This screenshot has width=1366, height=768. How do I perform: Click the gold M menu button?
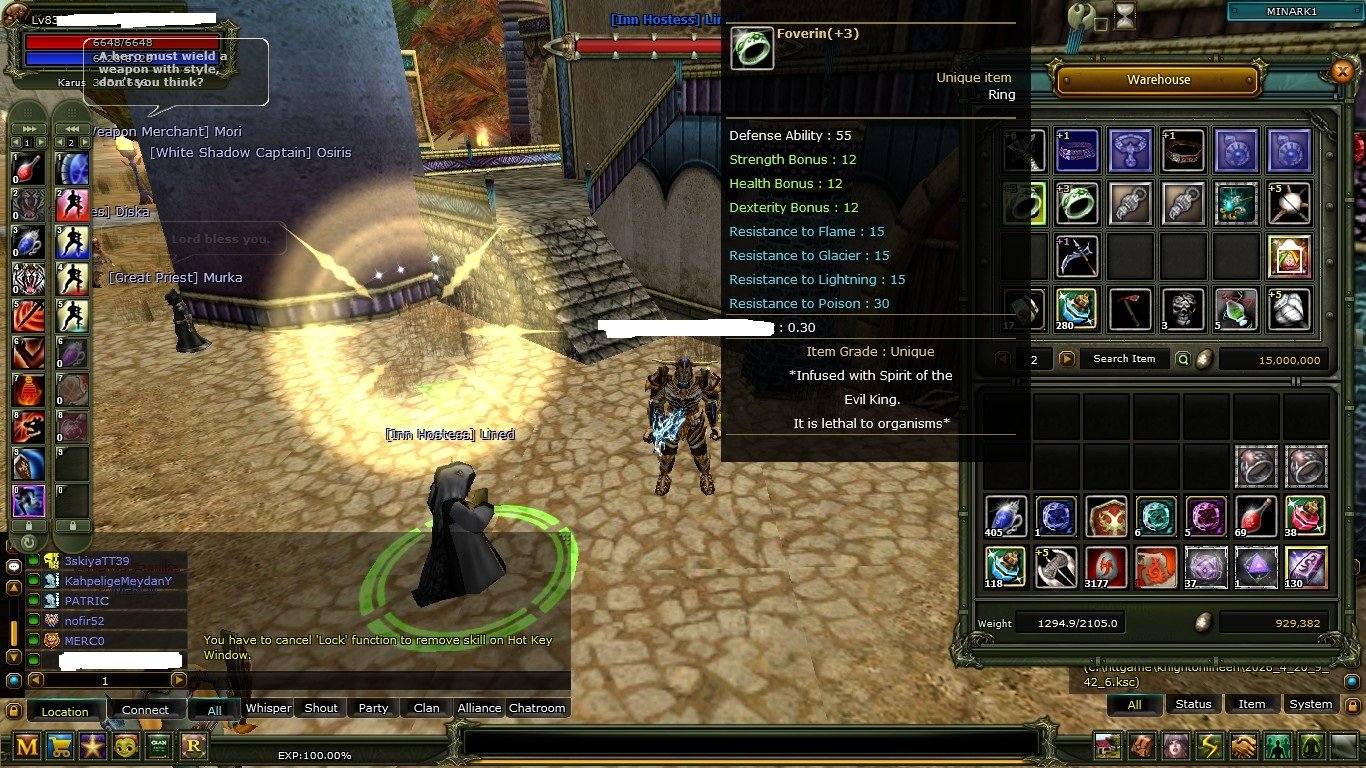point(26,745)
